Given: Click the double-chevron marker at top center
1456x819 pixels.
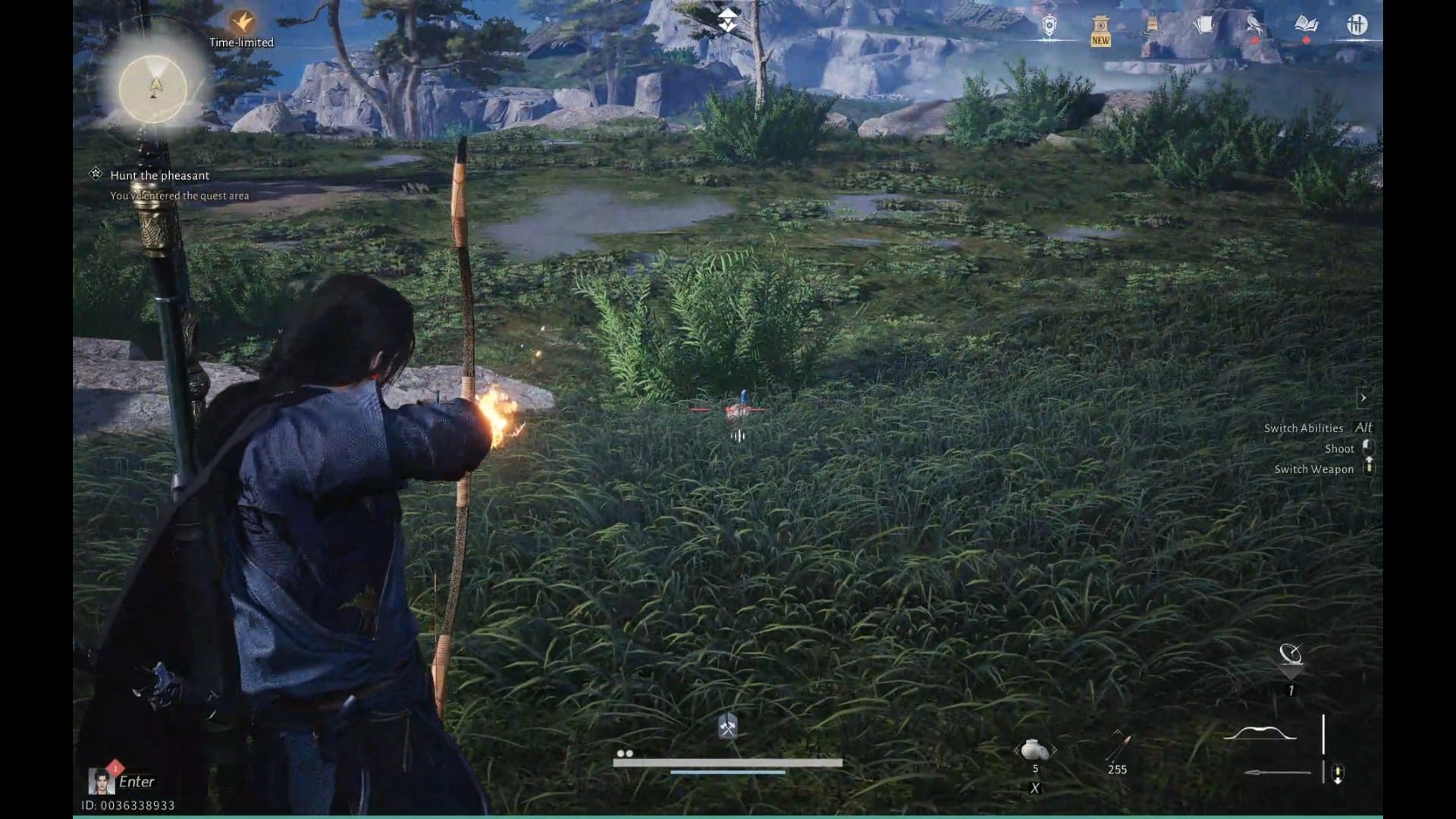Looking at the screenshot, I should coord(727,20).
